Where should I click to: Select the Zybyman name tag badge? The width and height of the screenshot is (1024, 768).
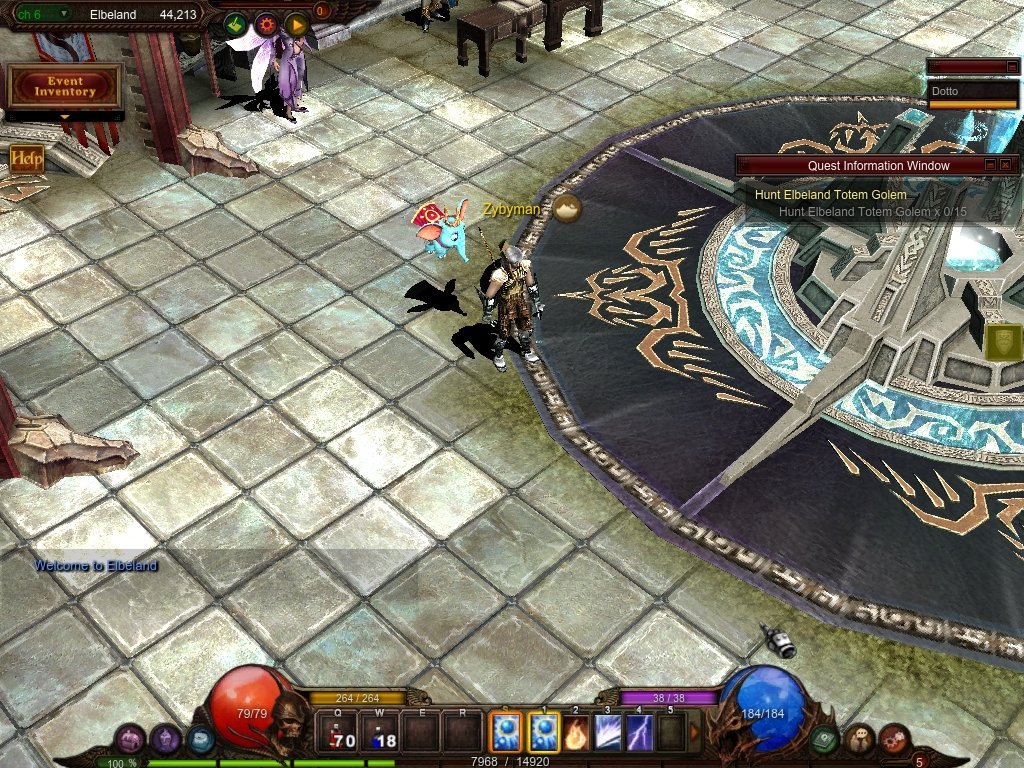(567, 208)
